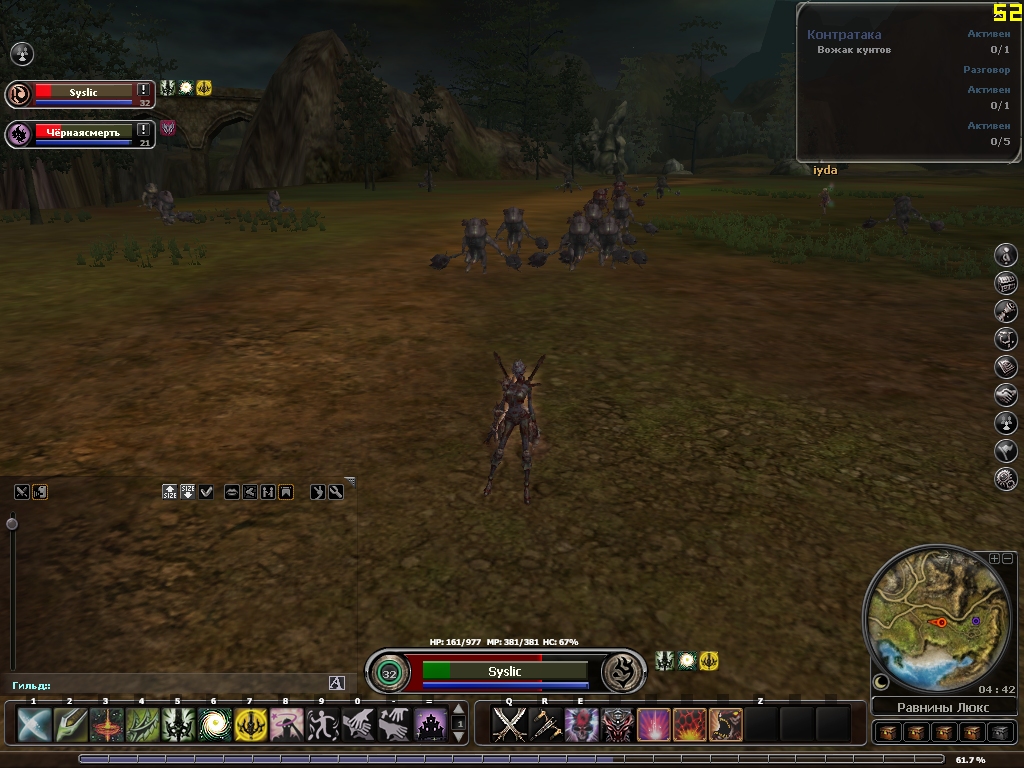Open the gear system settings icon

[1006, 479]
